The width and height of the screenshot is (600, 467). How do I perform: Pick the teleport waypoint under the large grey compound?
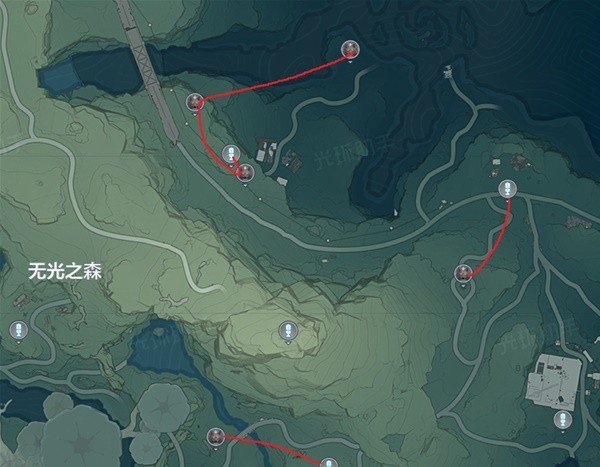564,420
